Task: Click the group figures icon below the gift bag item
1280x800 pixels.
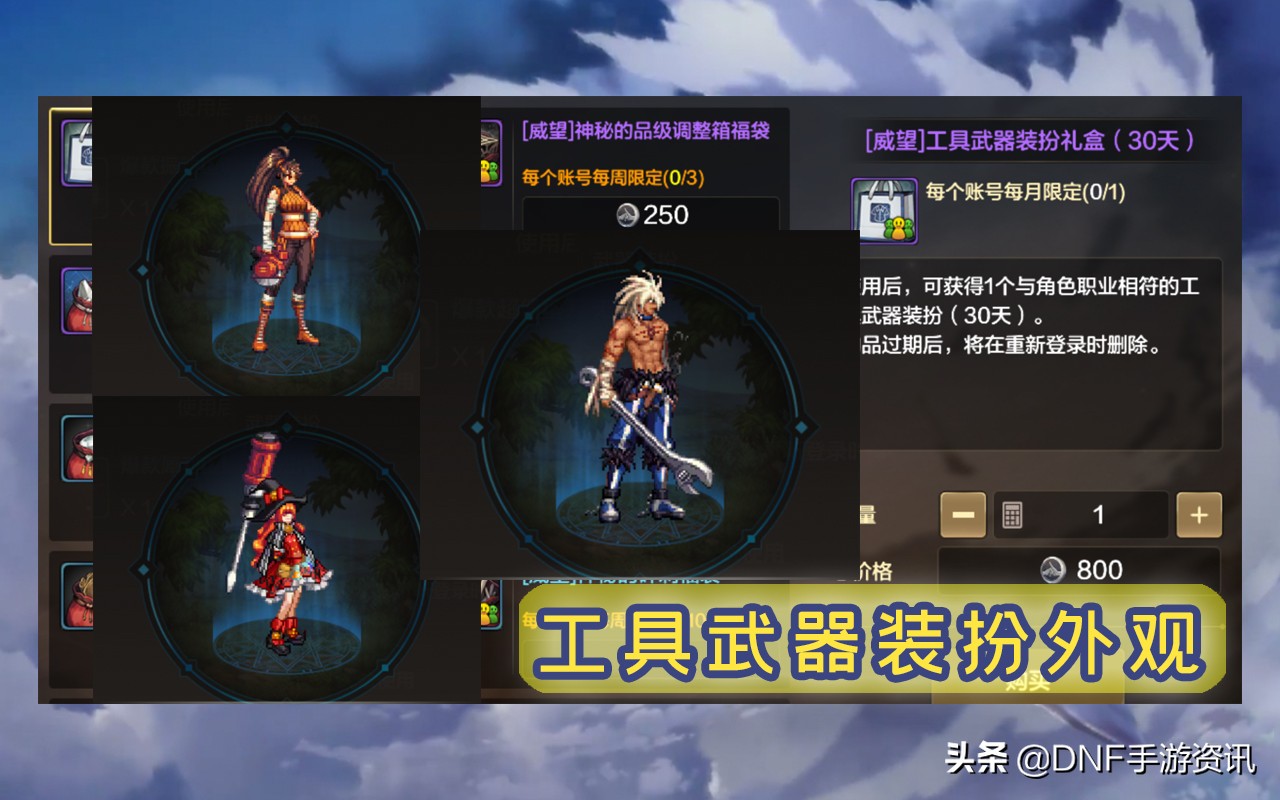Action: click(x=900, y=230)
